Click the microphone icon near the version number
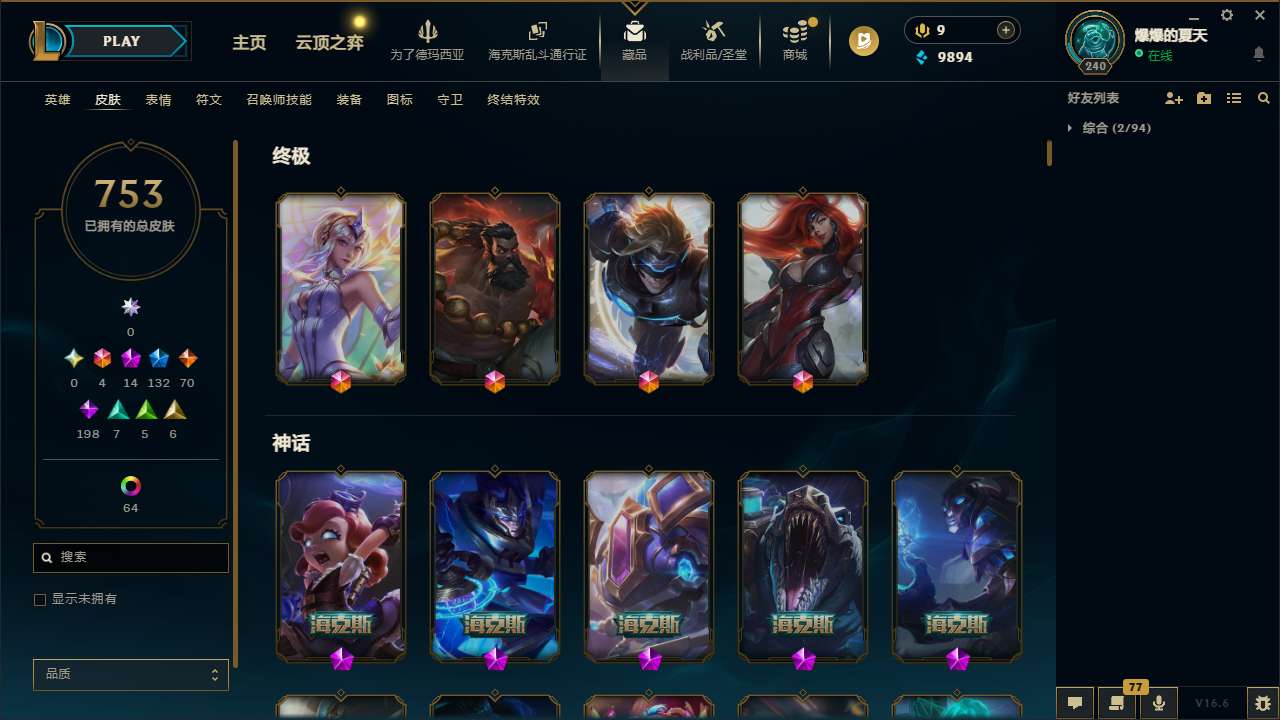 pyautogui.click(x=1159, y=703)
